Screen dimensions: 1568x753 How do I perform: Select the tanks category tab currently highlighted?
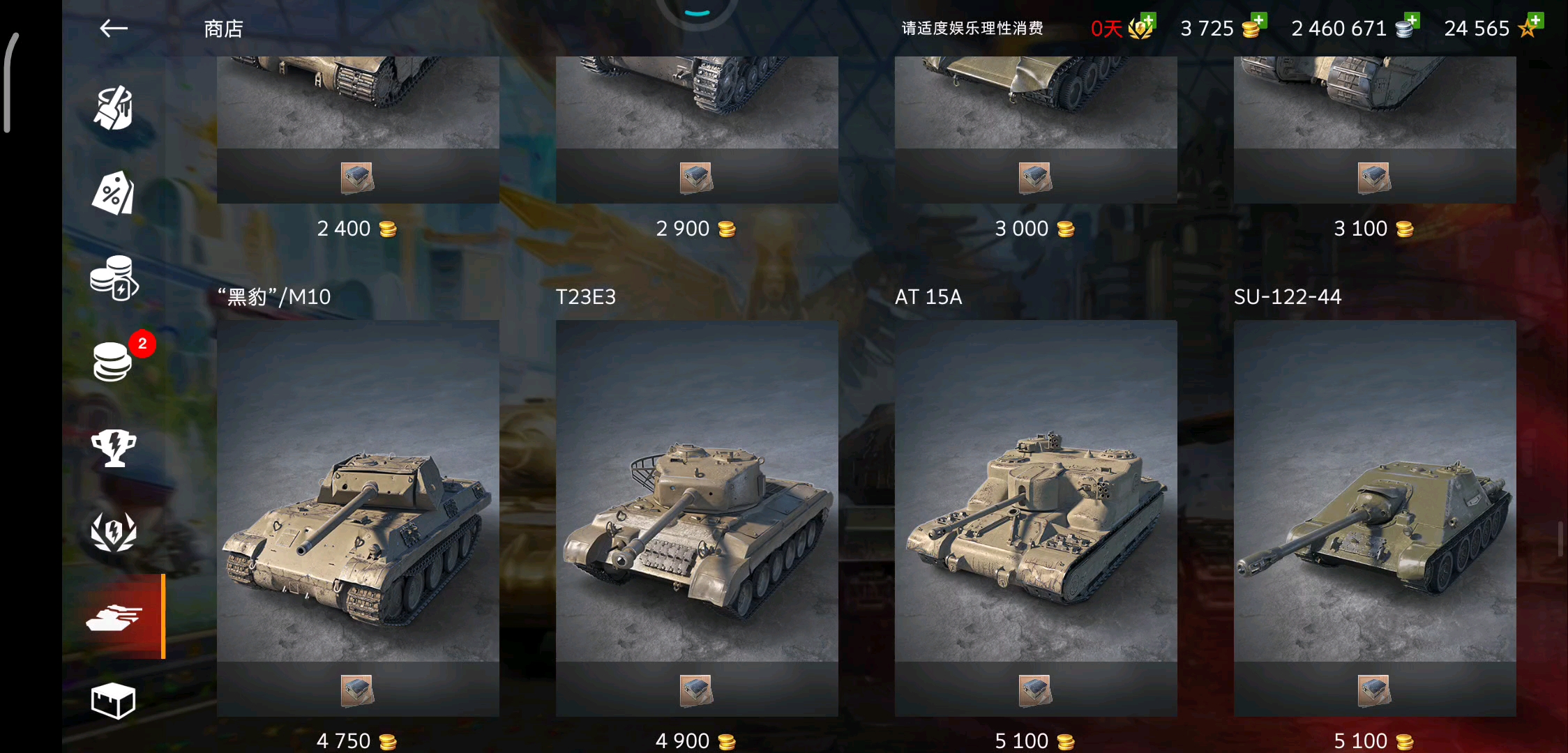[x=113, y=617]
